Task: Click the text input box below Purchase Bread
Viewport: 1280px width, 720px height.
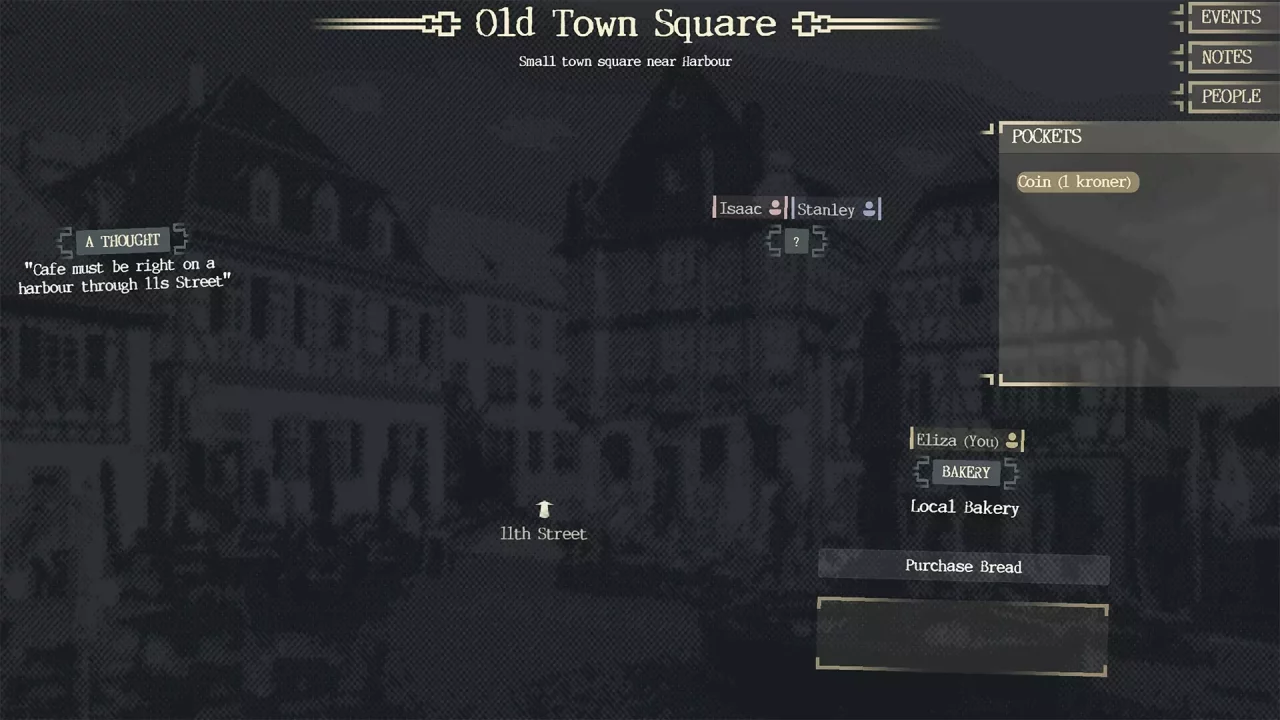Action: point(961,637)
